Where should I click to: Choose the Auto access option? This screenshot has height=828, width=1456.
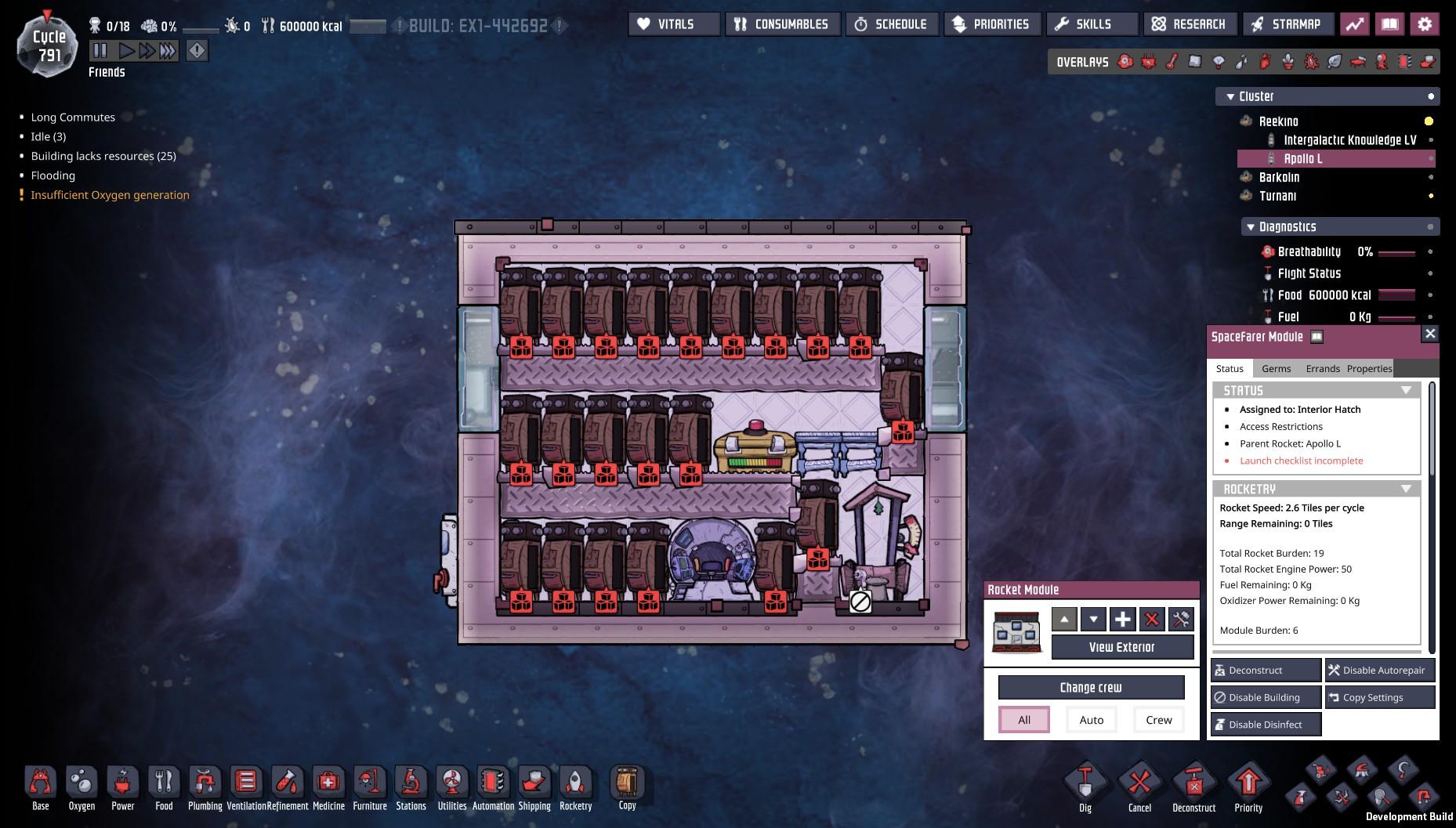pyautogui.click(x=1091, y=720)
